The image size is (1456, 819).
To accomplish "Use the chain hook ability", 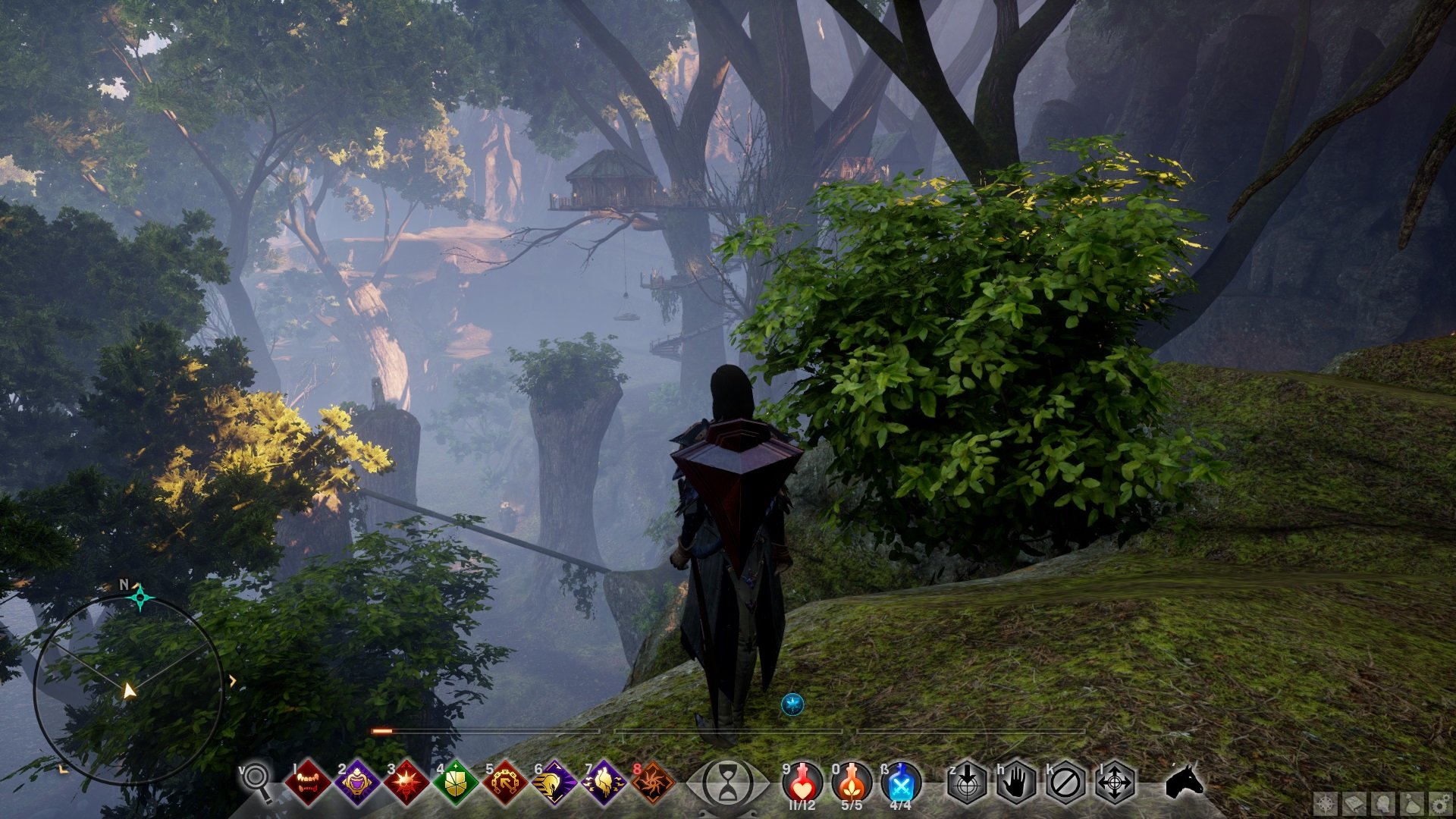I will [x=504, y=782].
